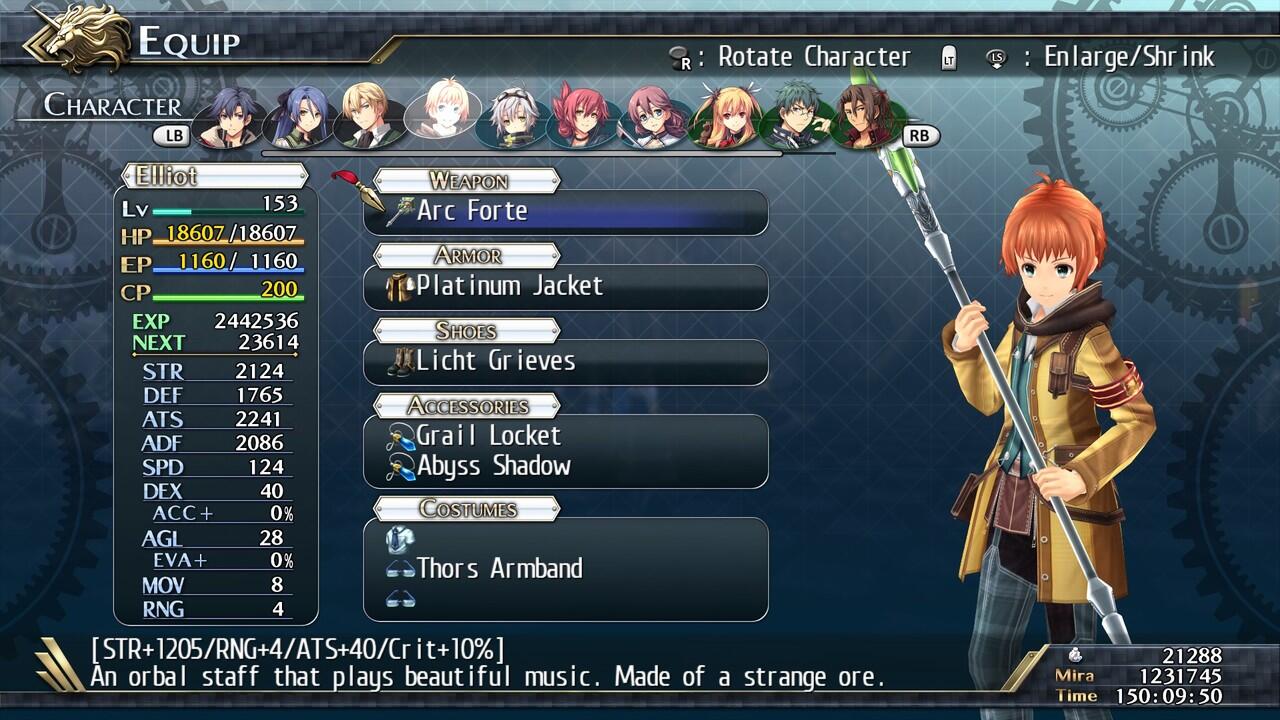This screenshot has height=720, width=1280.
Task: Select the Thors Armband costume slot
Action: coord(565,569)
